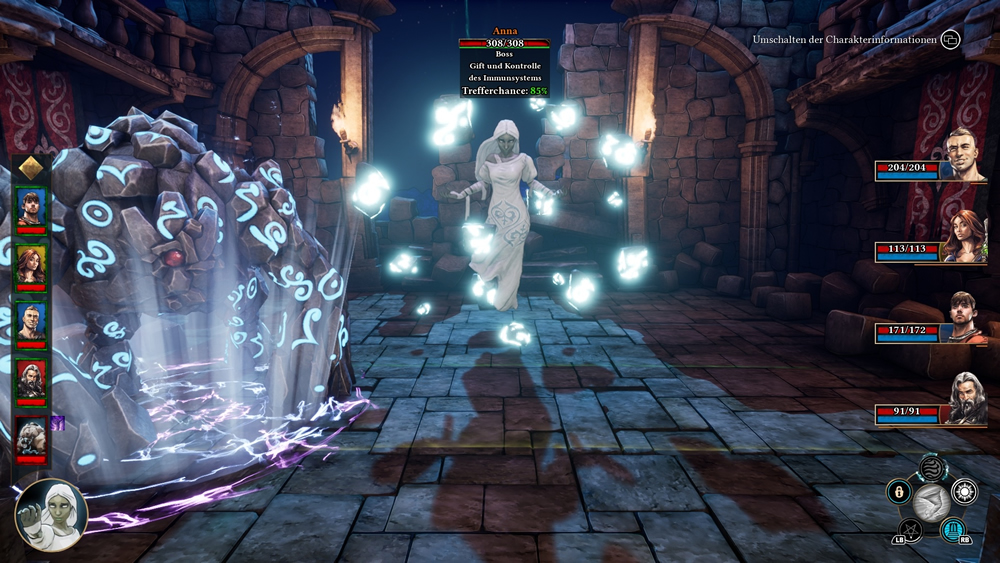Activate the pentagram ability

tap(910, 529)
